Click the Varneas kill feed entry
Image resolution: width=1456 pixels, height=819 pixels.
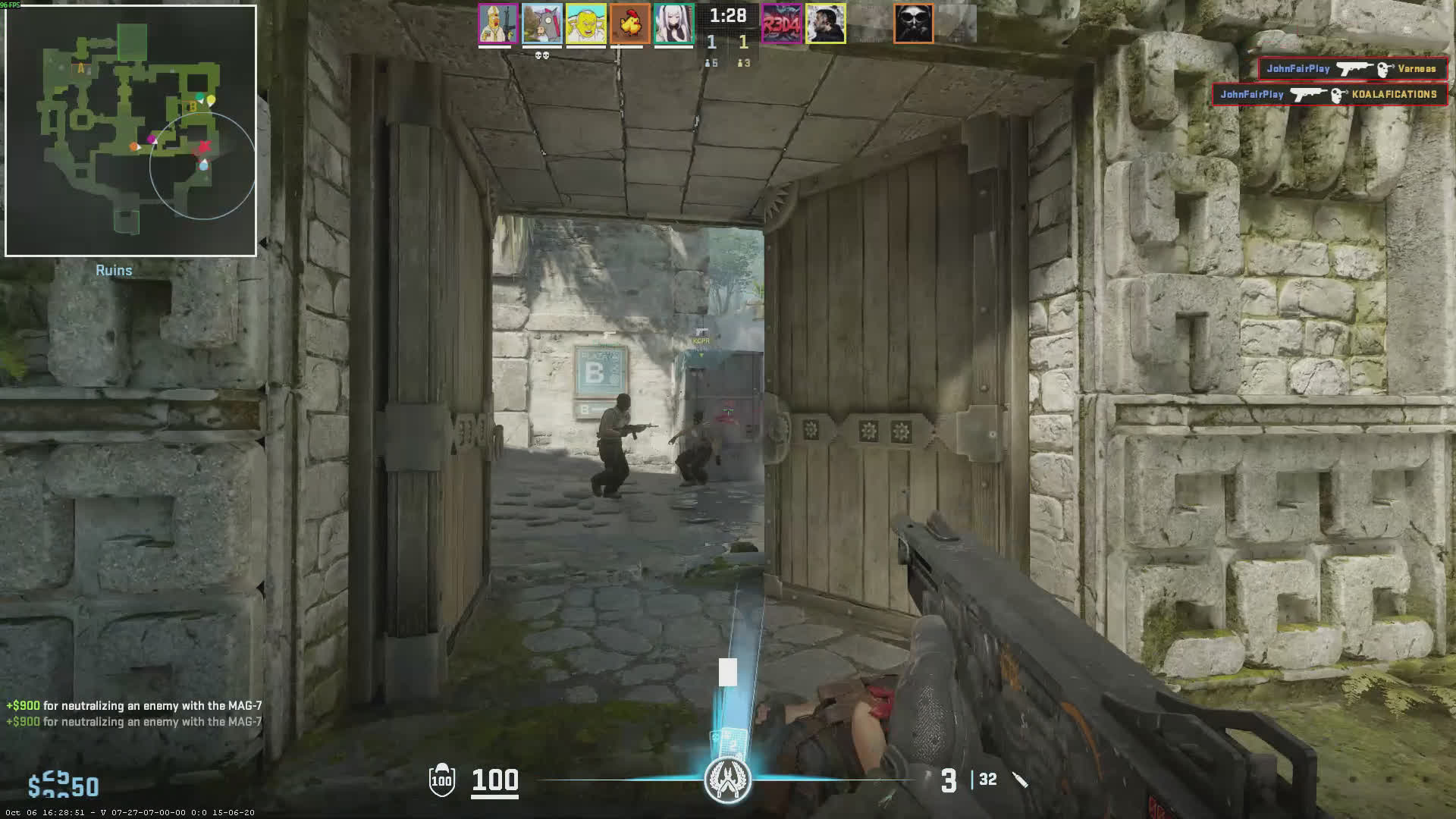point(1353,69)
